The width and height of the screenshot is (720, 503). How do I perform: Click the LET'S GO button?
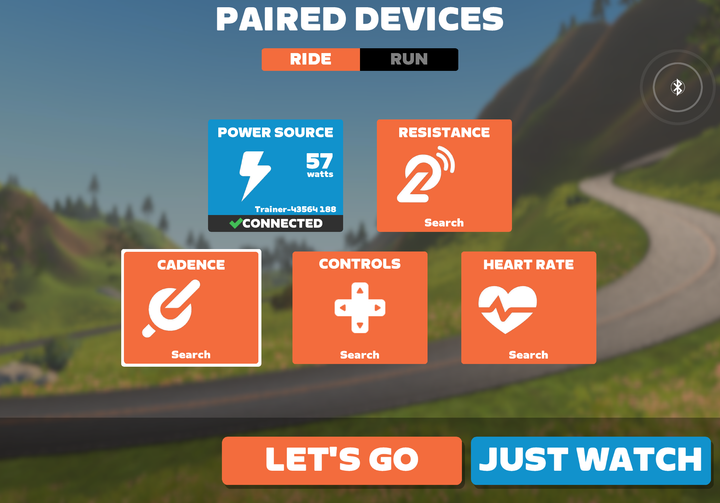pos(342,460)
